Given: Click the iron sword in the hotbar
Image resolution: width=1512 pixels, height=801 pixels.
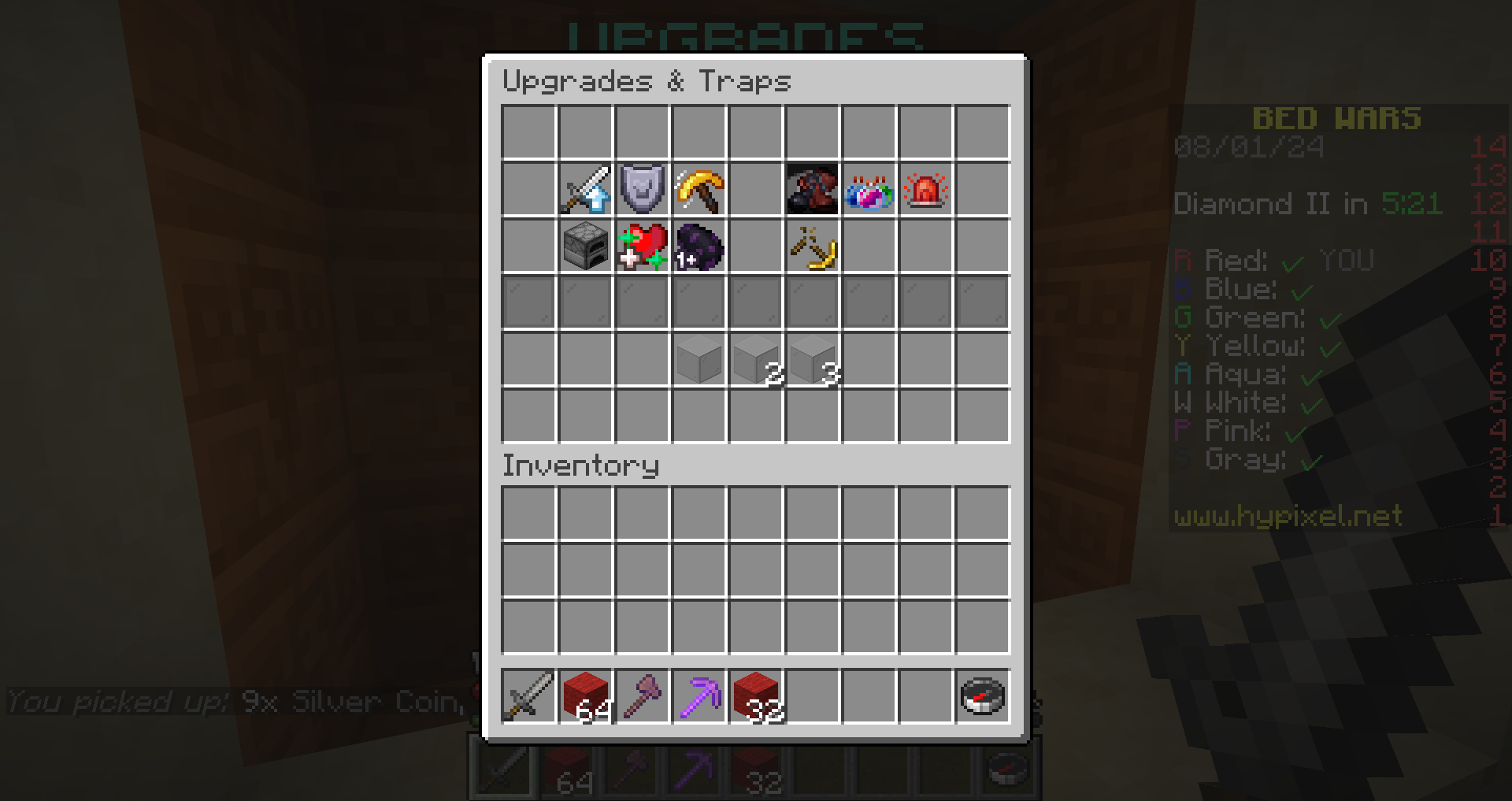Looking at the screenshot, I should [528, 698].
